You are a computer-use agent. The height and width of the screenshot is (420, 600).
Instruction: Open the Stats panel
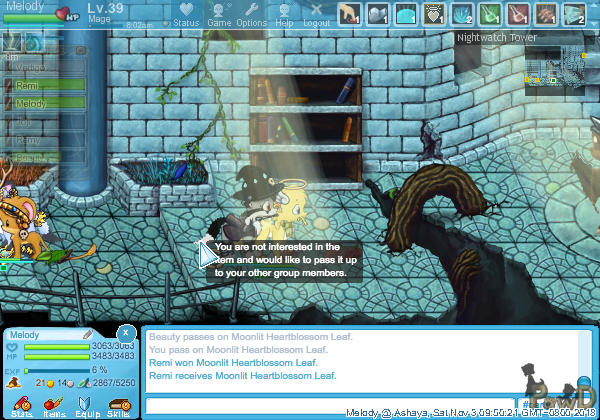[22, 404]
